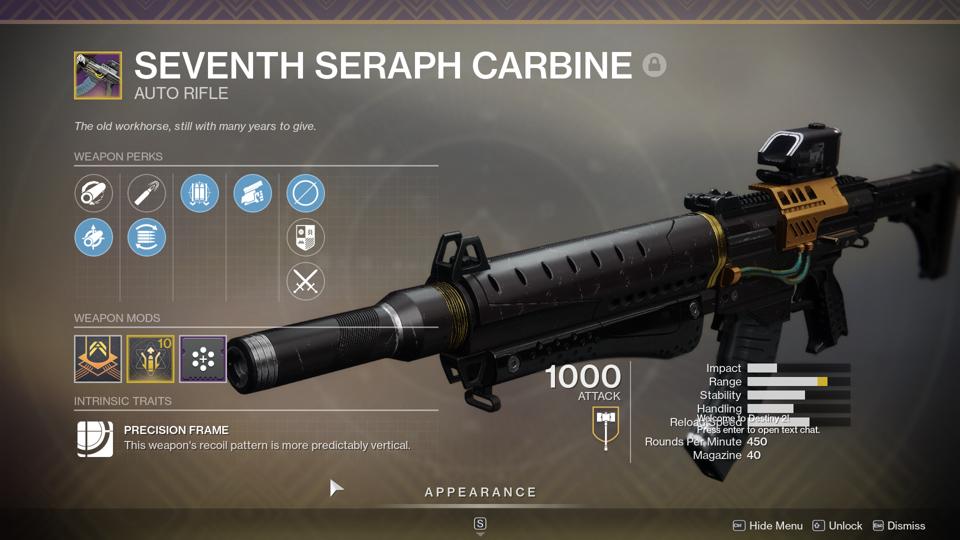Inspect the three-bullets trait perk
The image size is (960, 540).
coord(199,193)
